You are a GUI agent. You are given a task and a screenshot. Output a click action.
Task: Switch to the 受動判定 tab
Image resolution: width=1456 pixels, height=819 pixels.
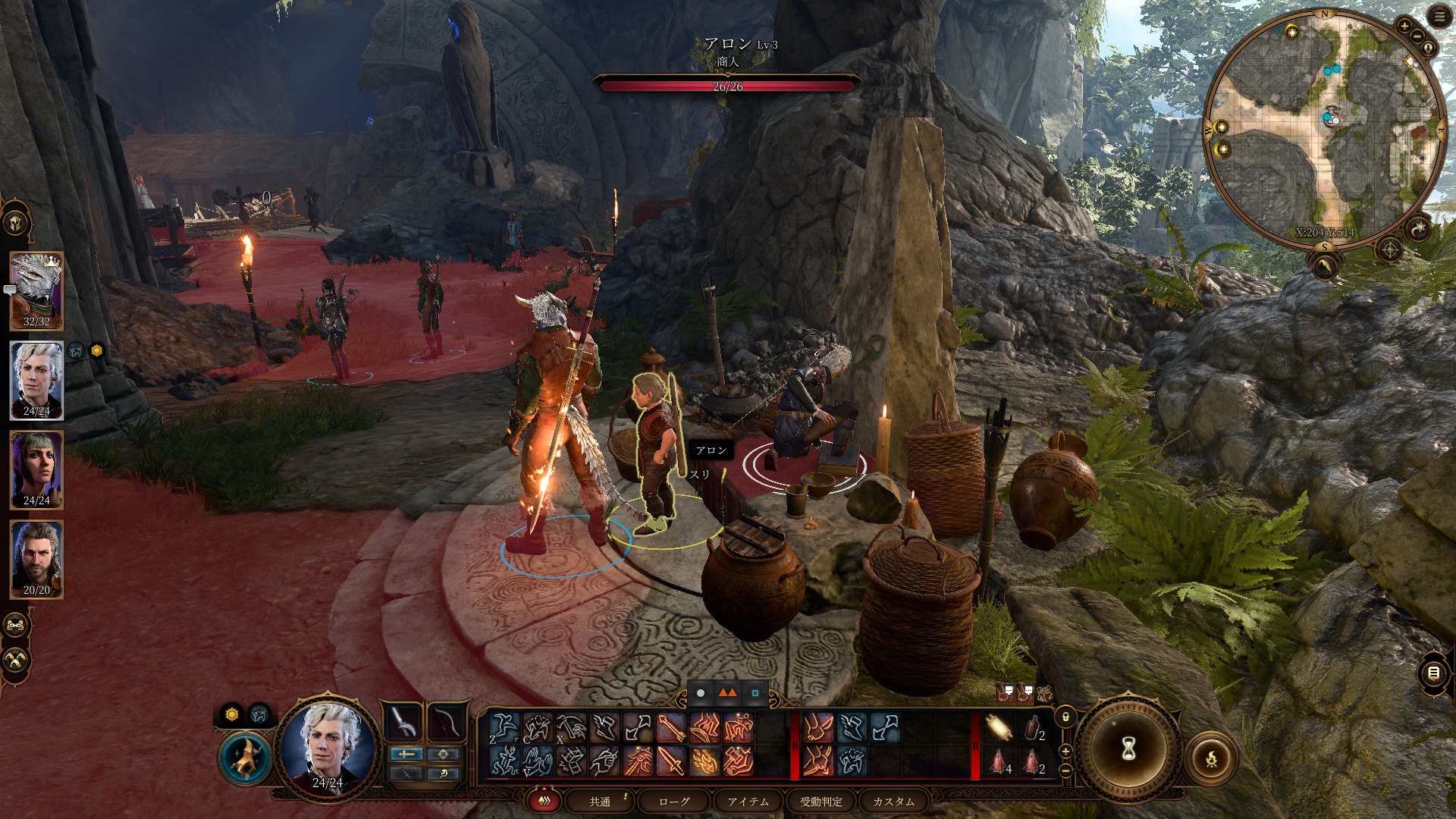821,802
